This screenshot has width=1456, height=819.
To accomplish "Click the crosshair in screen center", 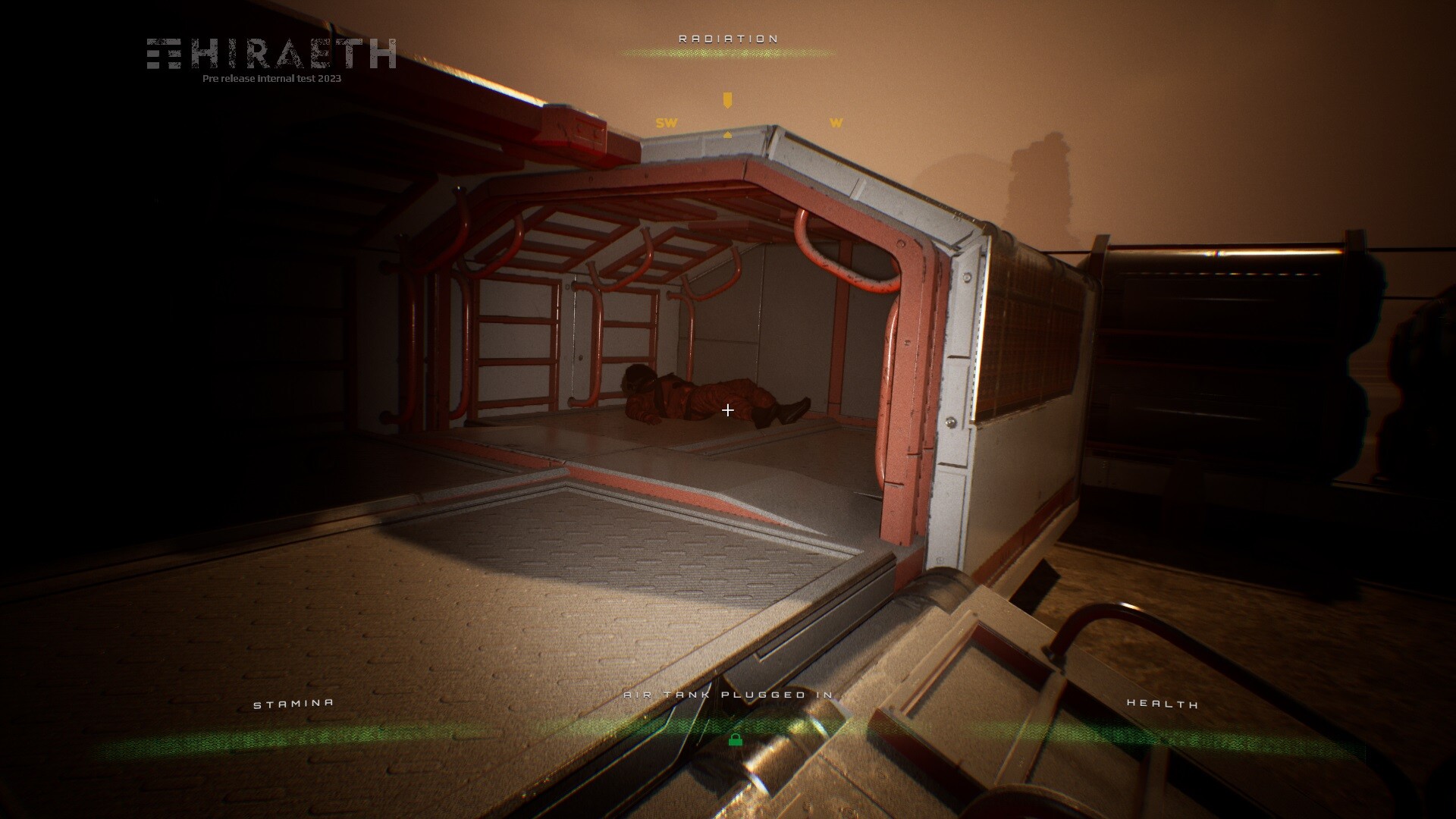I will click(728, 409).
